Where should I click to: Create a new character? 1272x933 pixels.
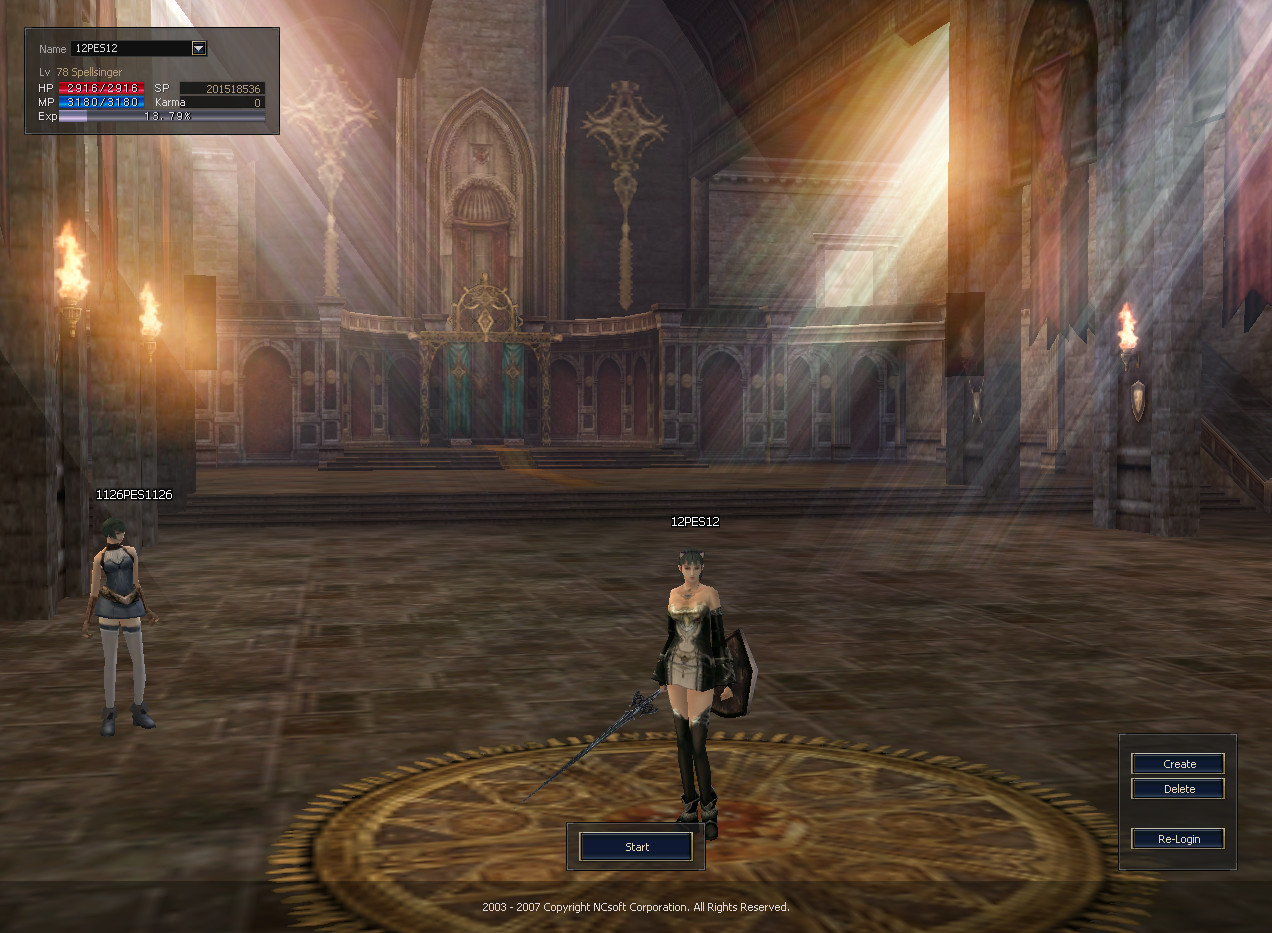pyautogui.click(x=1178, y=764)
